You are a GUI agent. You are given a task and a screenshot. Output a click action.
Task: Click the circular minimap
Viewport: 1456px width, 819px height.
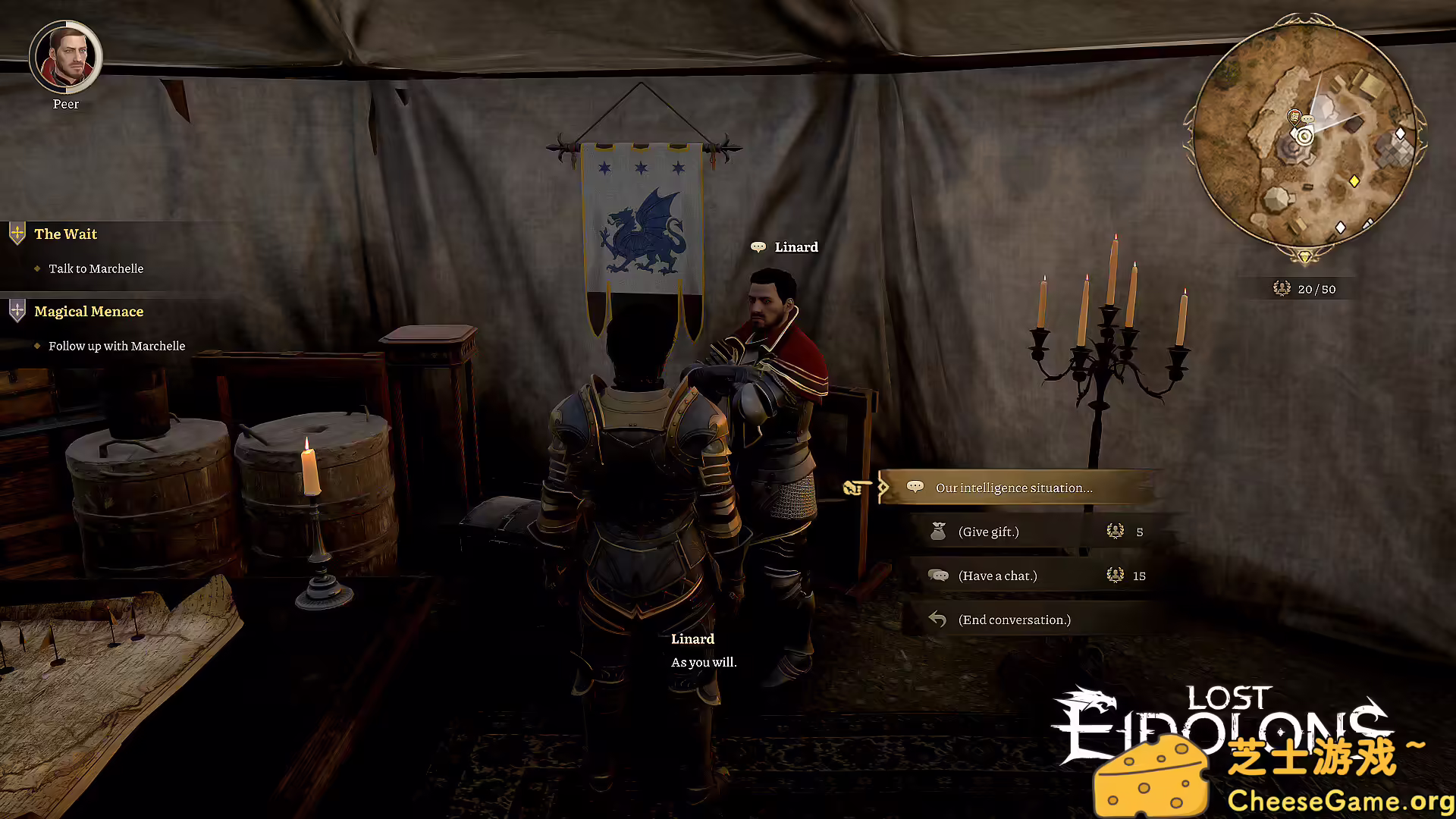(x=1304, y=137)
